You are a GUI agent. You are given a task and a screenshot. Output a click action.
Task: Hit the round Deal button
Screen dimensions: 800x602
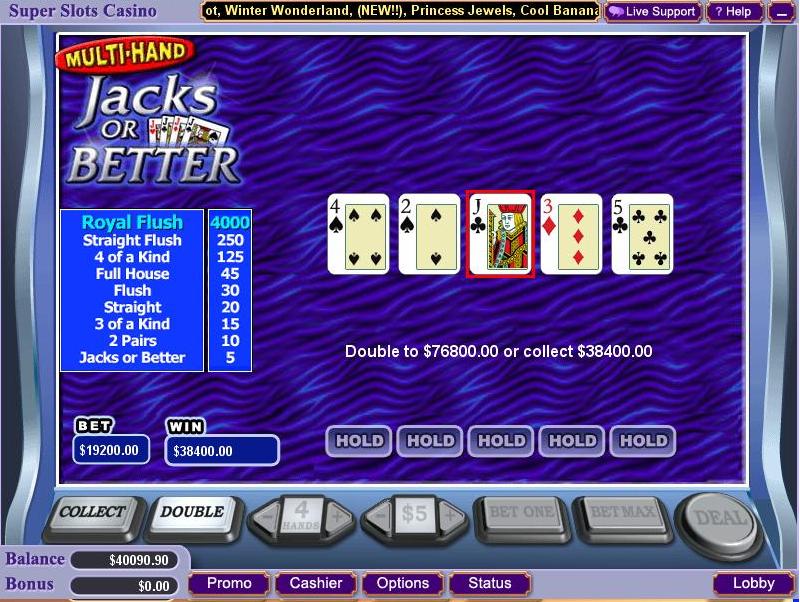point(719,518)
